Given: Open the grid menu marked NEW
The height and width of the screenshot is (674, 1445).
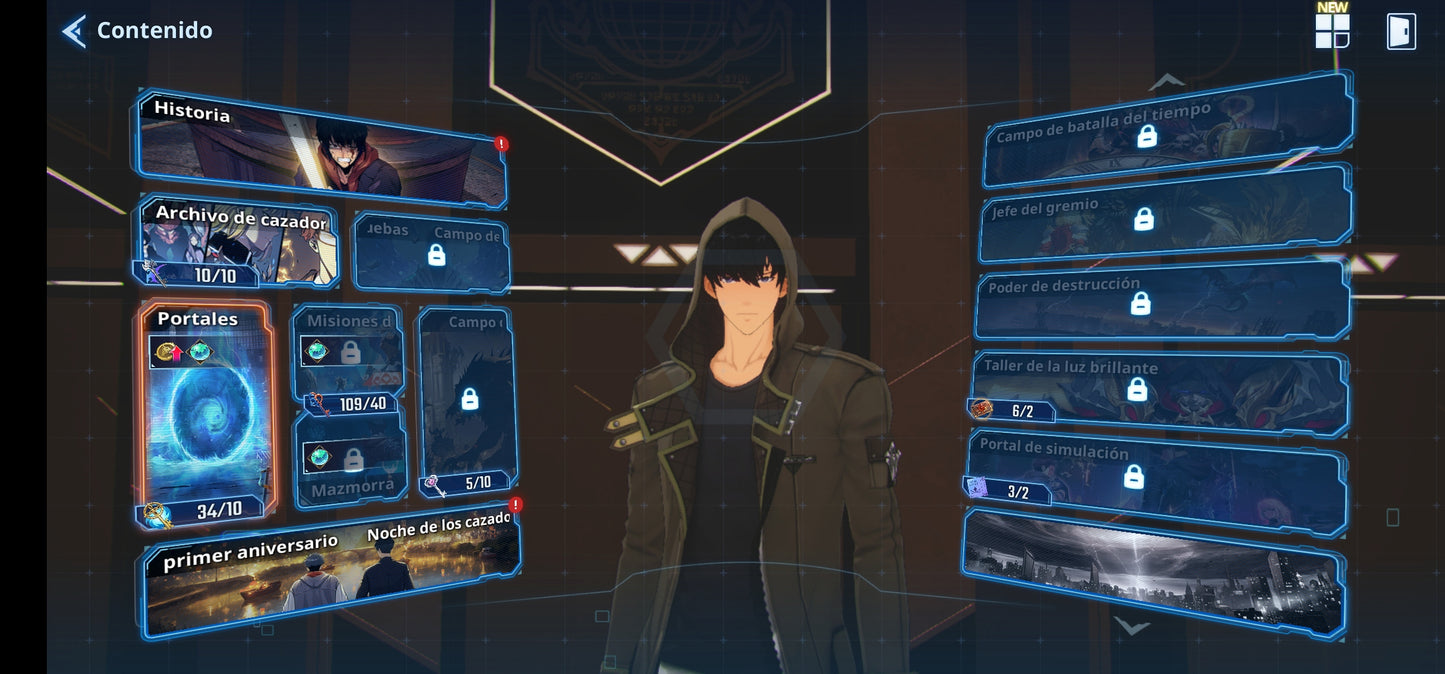Looking at the screenshot, I should pos(1332,30).
